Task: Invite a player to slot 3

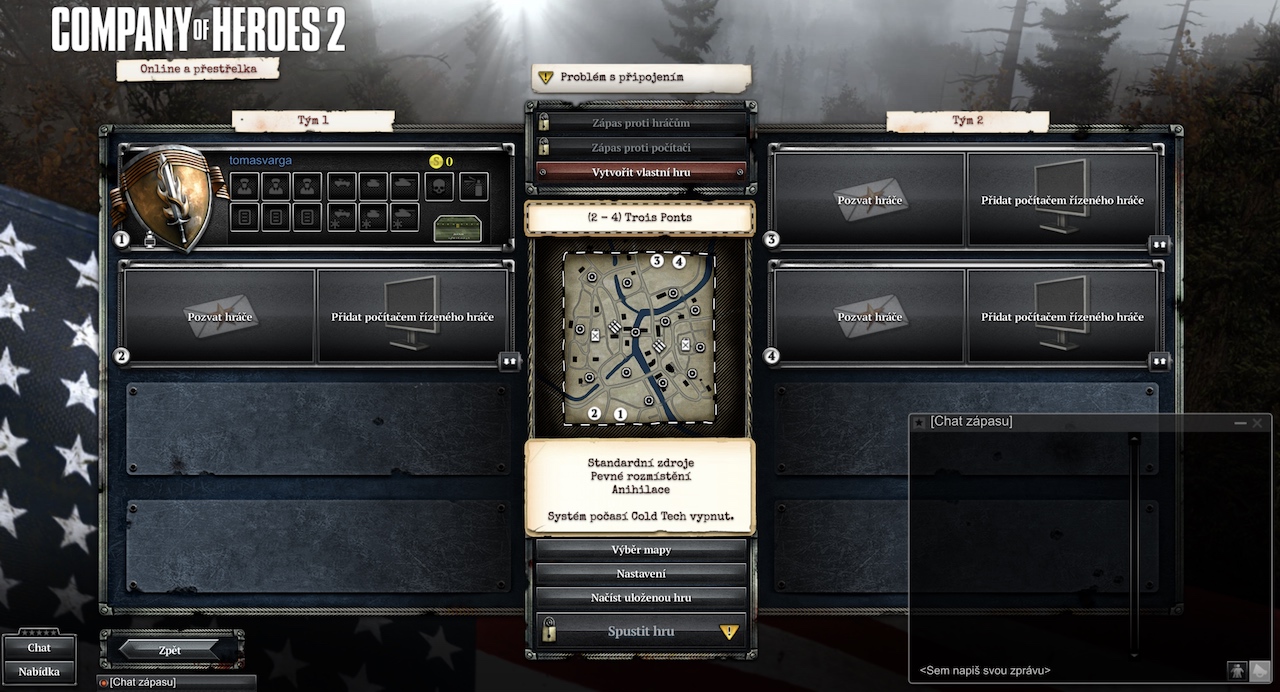Action: tap(869, 200)
